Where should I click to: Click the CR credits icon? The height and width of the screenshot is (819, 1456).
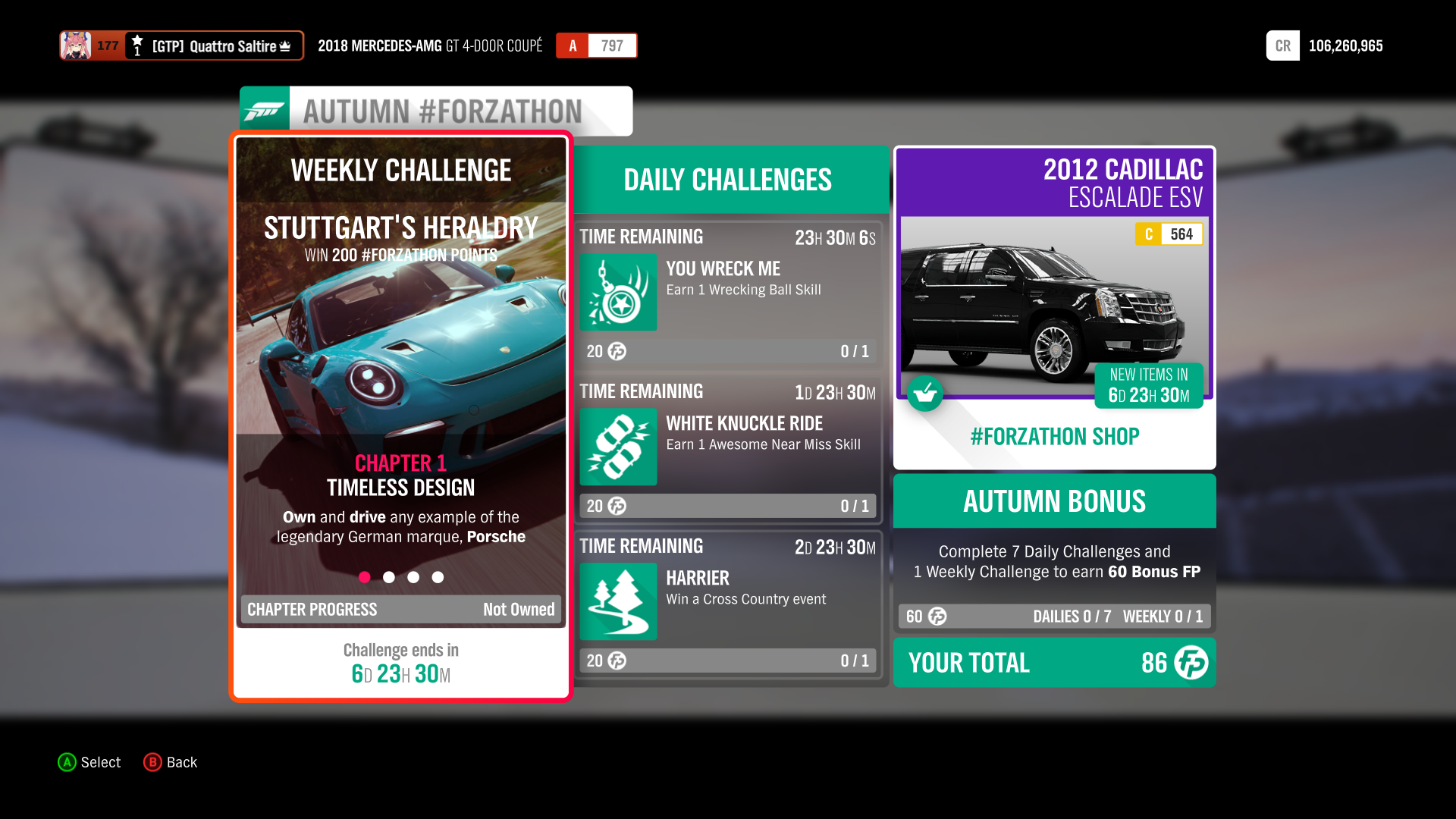coord(1282,45)
